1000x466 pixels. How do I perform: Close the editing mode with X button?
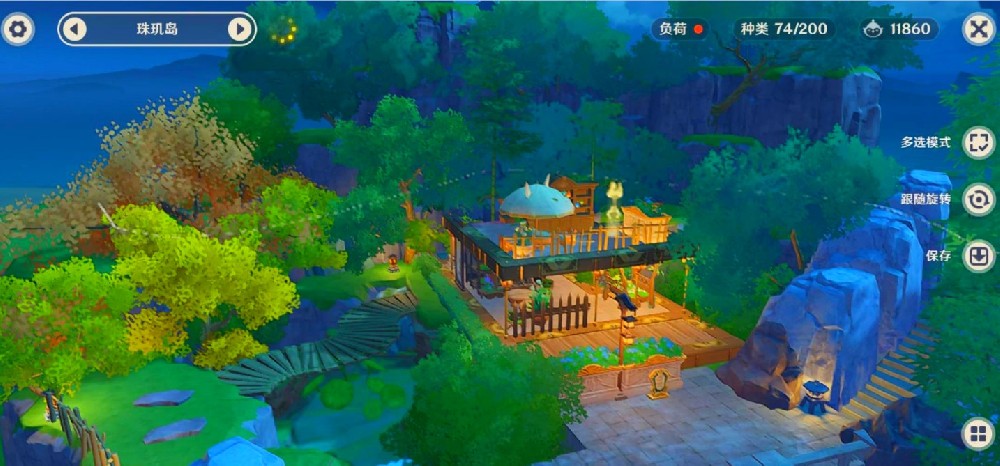coord(977,29)
